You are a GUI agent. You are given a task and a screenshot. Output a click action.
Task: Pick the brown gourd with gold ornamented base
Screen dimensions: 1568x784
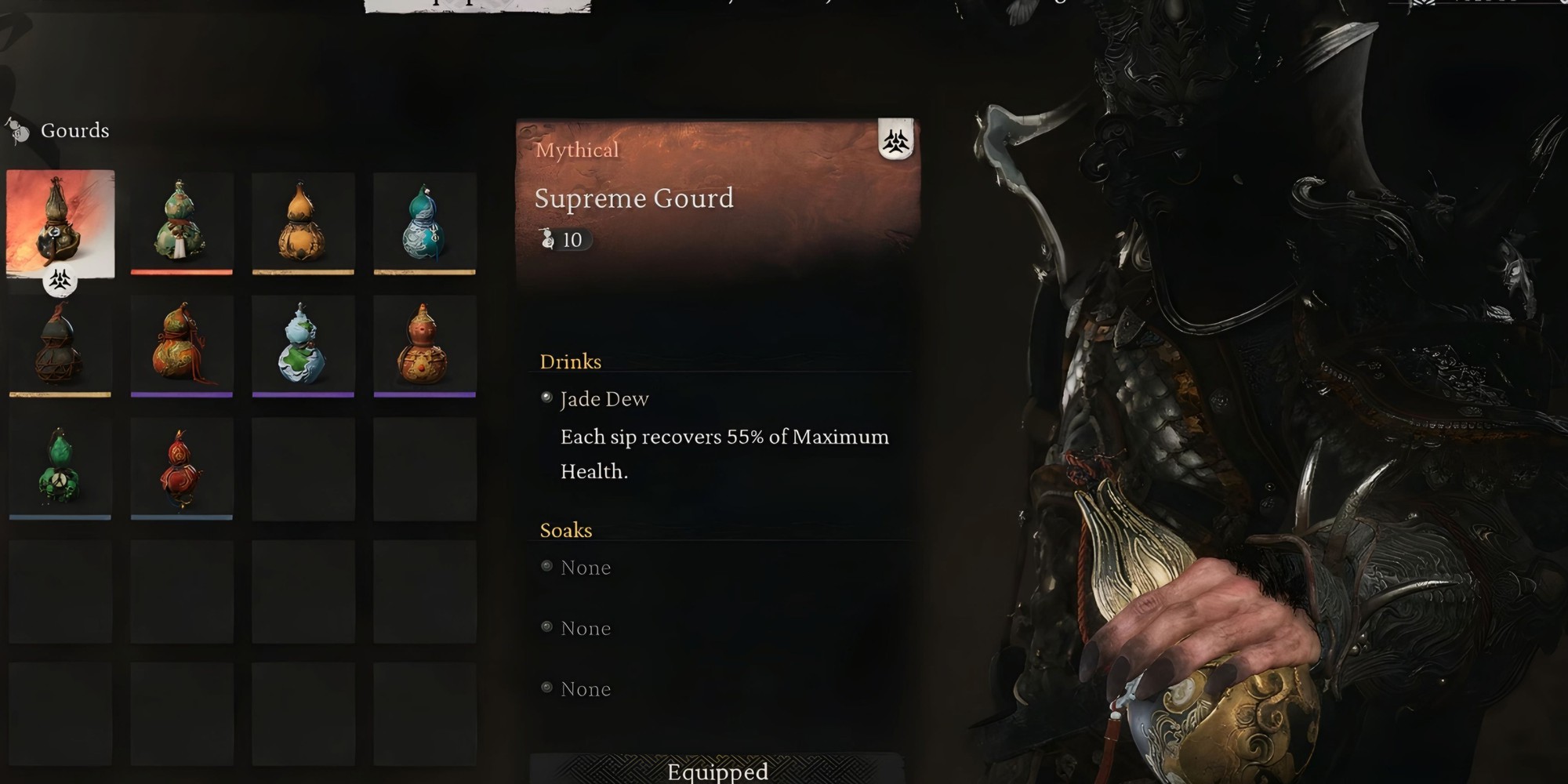click(x=424, y=345)
